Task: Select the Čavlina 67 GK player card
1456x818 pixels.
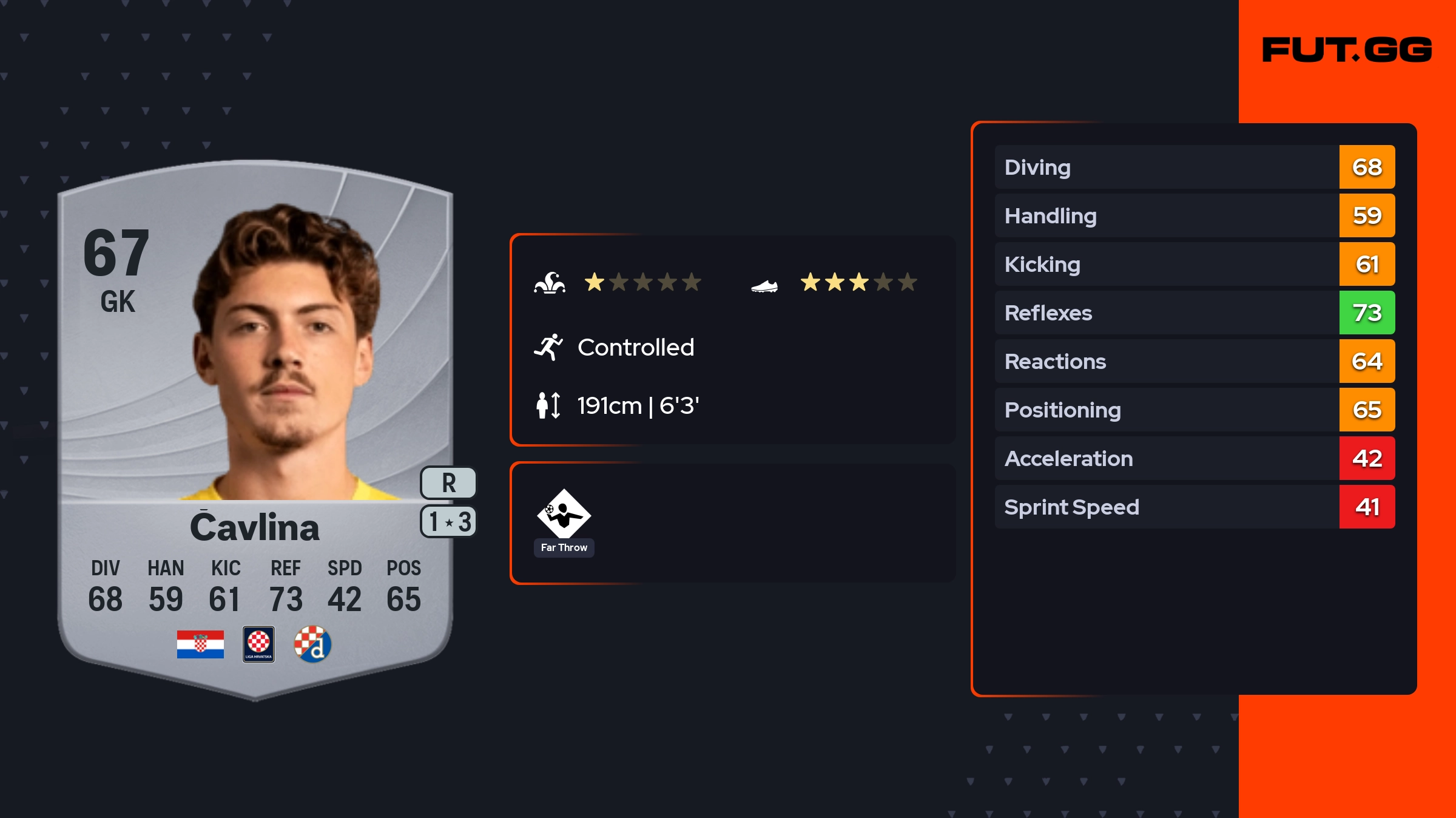Action: pyautogui.click(x=255, y=425)
